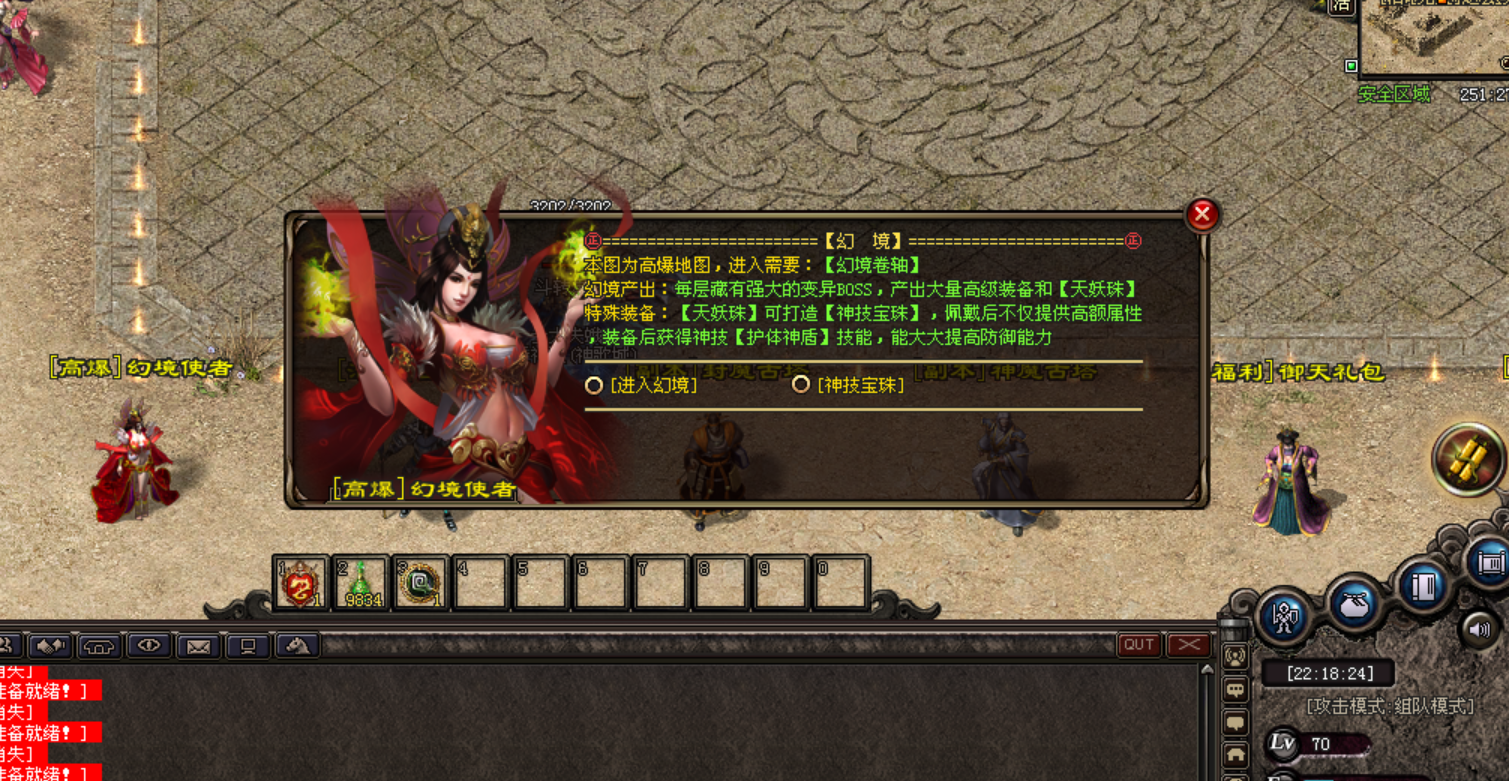Click the red X button beside QUT
Screen dimensions: 1509x781
point(1189,645)
